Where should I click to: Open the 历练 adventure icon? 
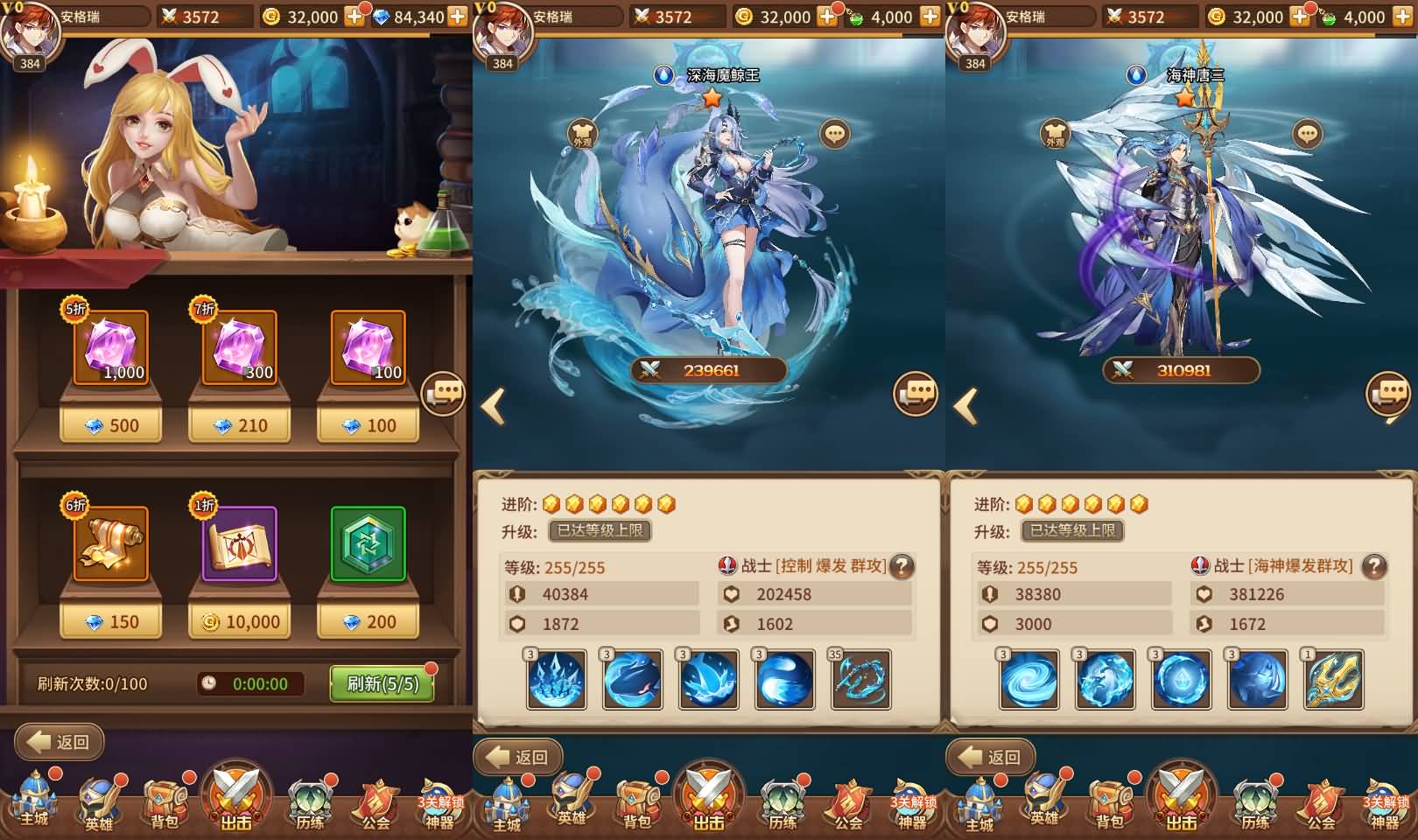coord(312,801)
